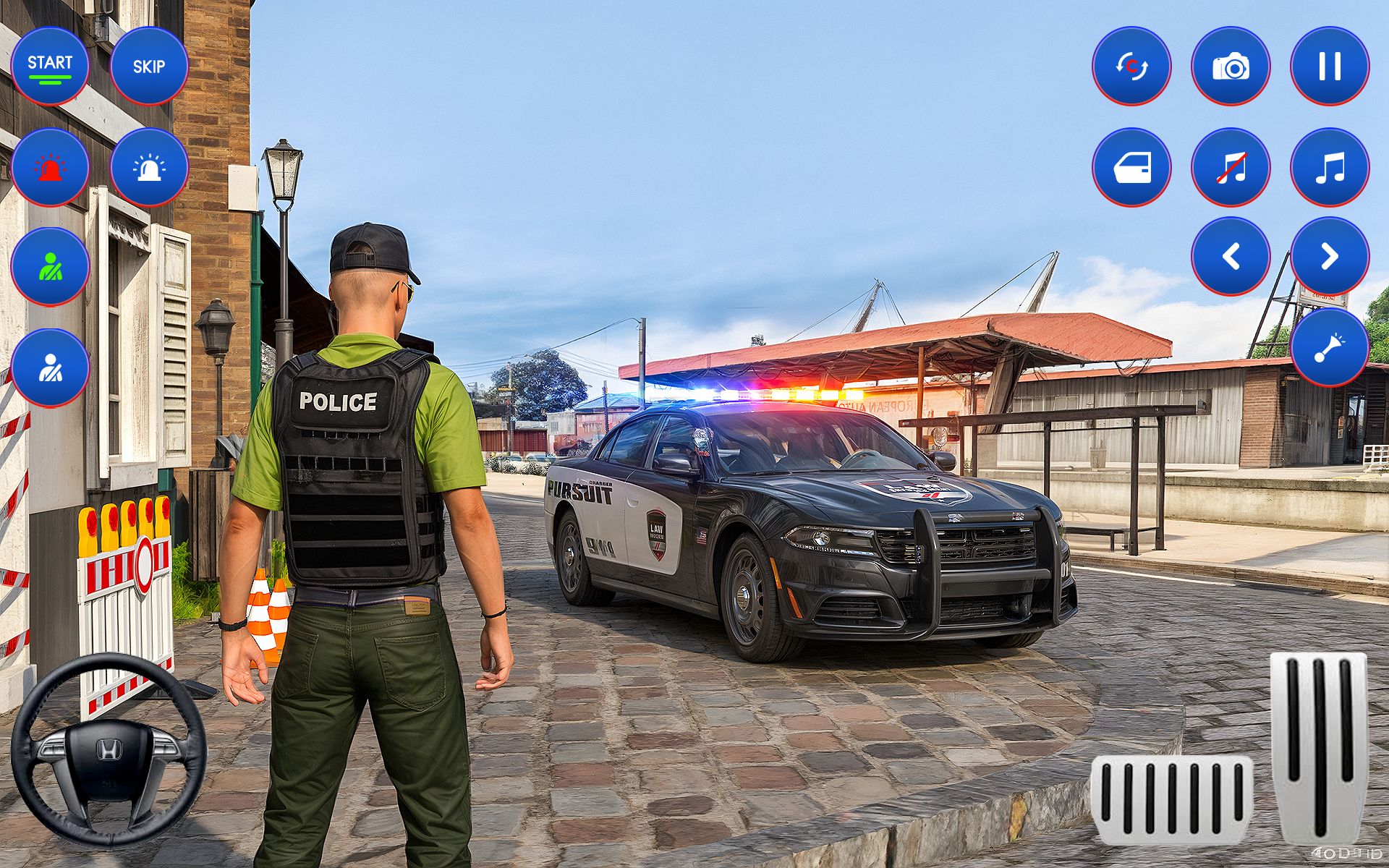
Task: Enable the music
Action: coord(1331,166)
